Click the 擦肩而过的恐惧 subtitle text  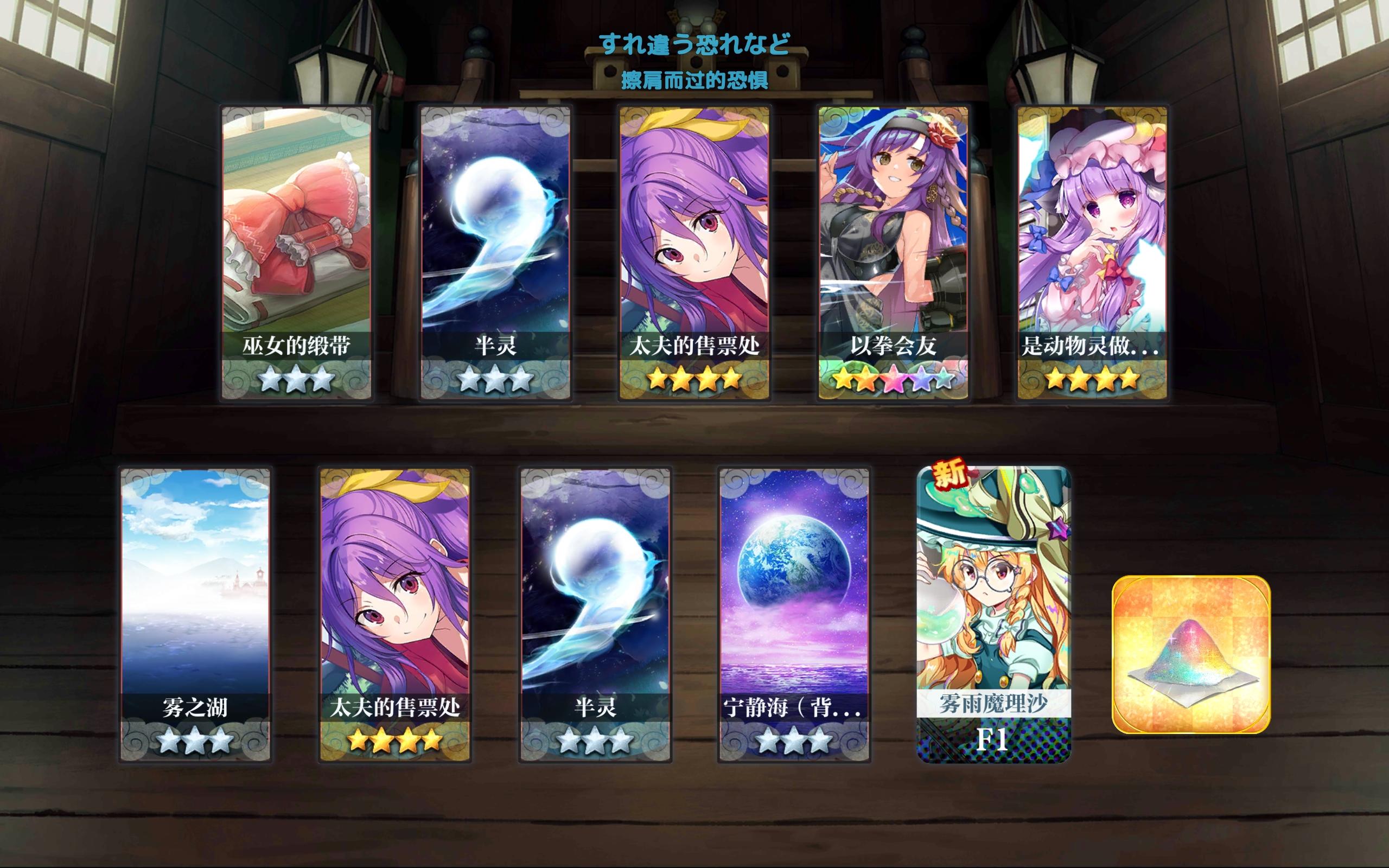point(694,79)
